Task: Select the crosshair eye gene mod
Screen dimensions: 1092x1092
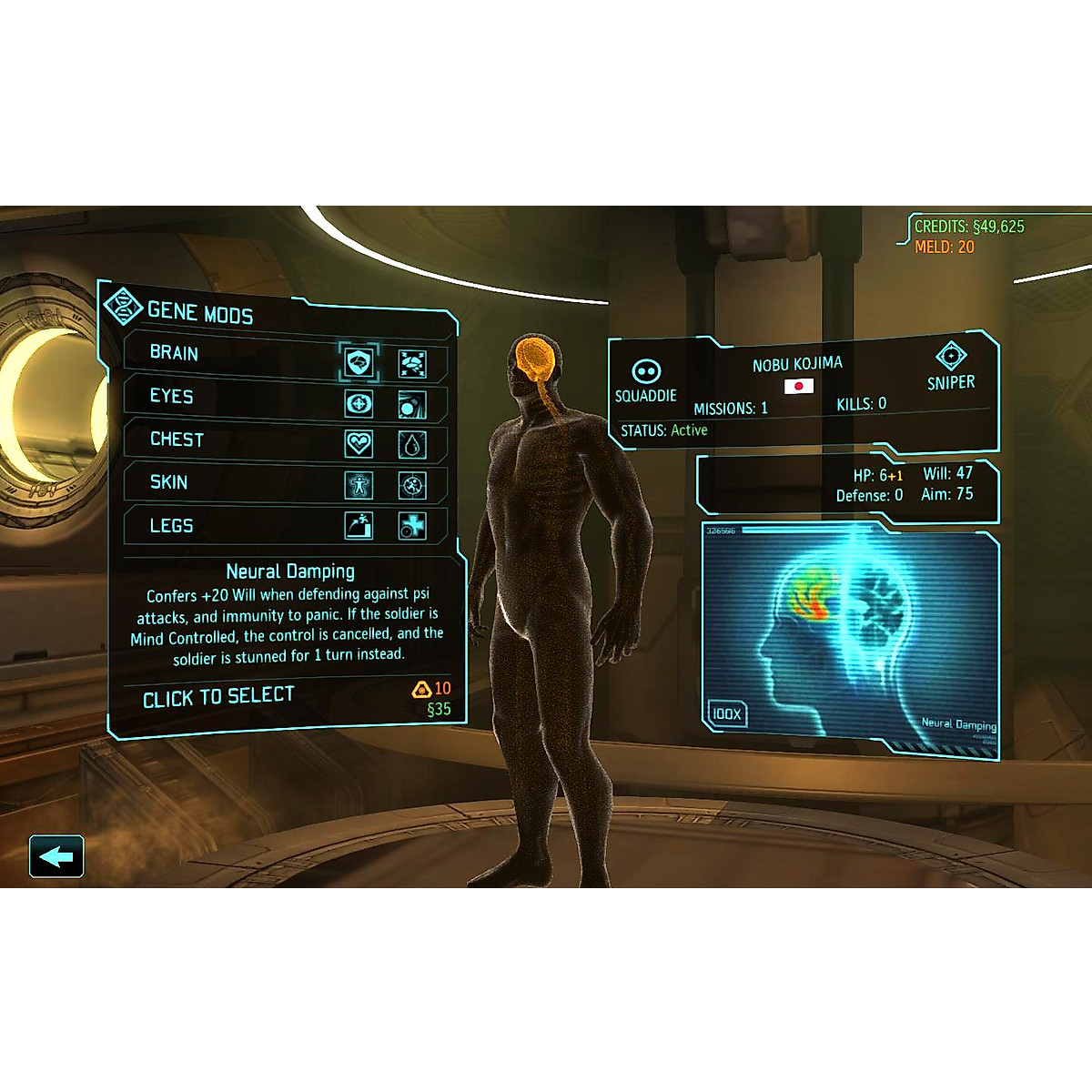Action: [359, 403]
